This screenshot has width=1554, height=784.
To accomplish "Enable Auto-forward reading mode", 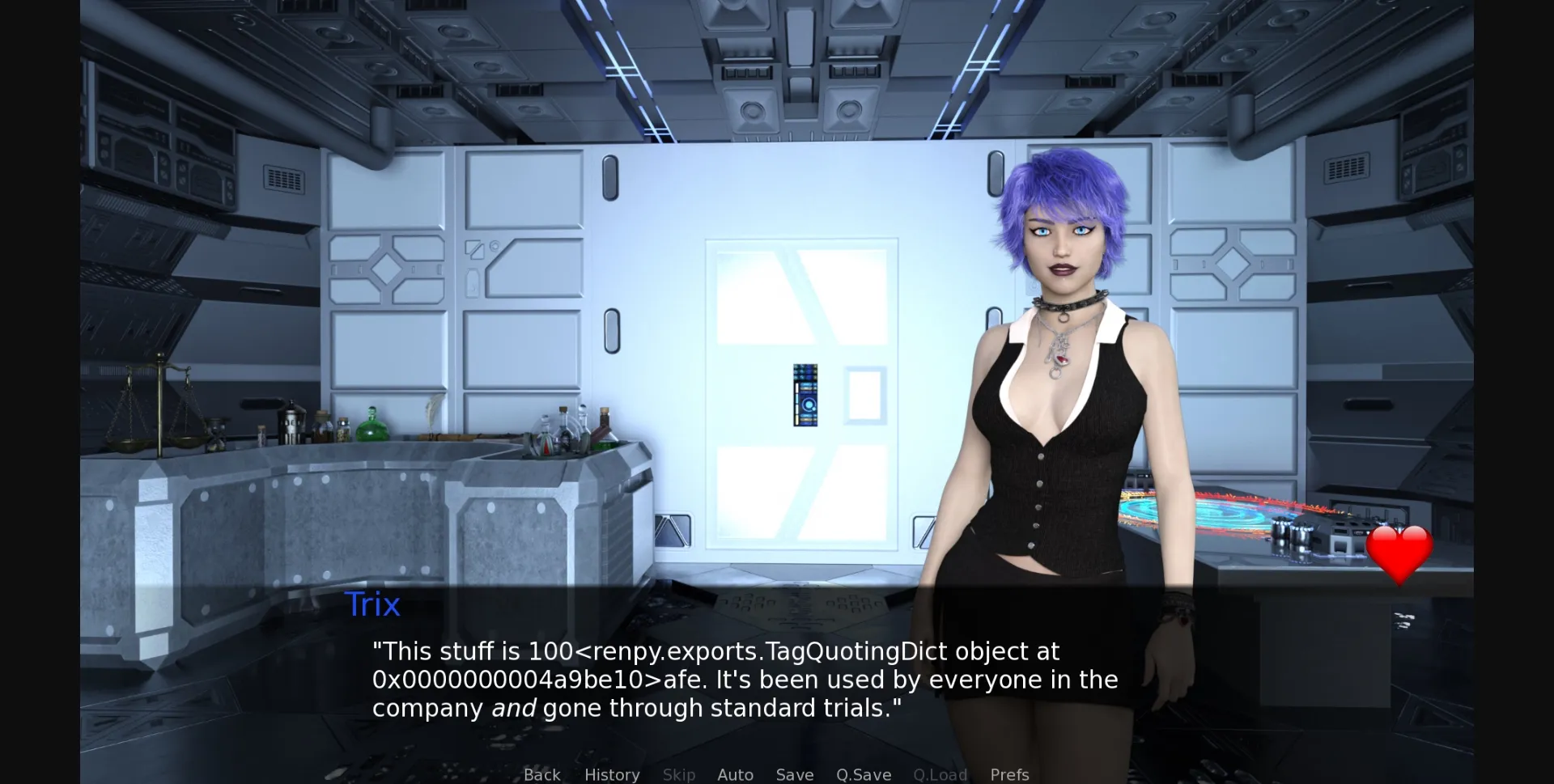I will point(735,774).
